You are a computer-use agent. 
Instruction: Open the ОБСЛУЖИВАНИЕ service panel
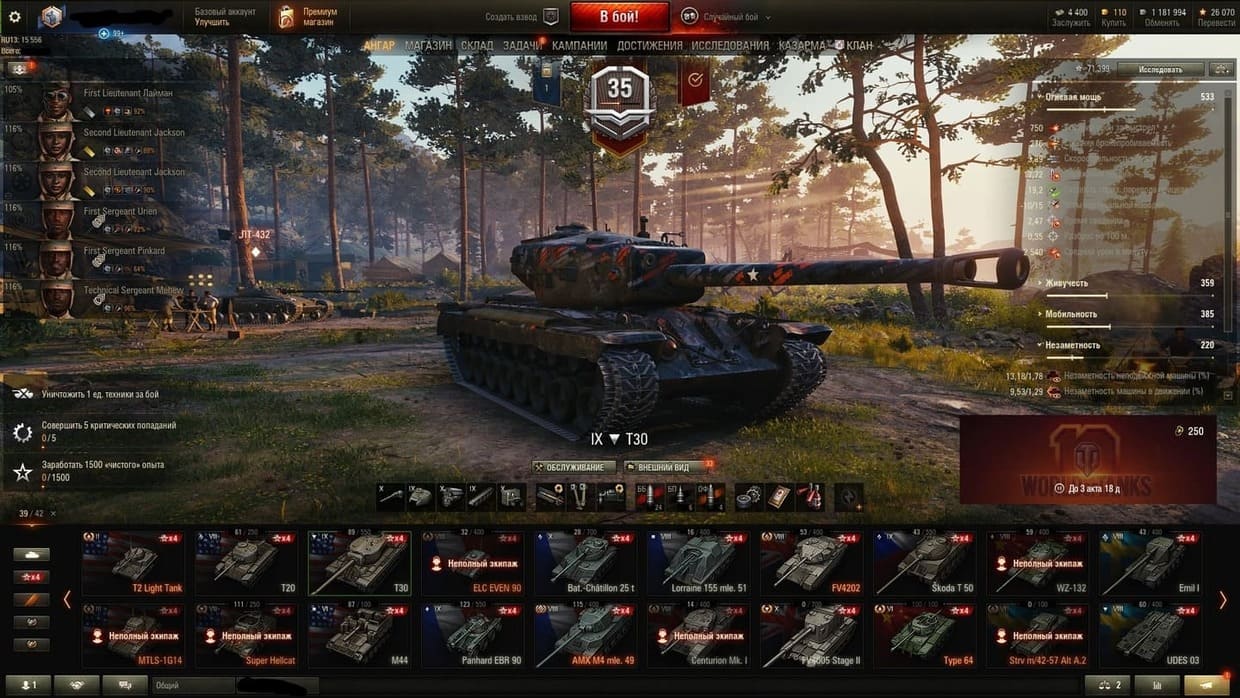point(573,467)
